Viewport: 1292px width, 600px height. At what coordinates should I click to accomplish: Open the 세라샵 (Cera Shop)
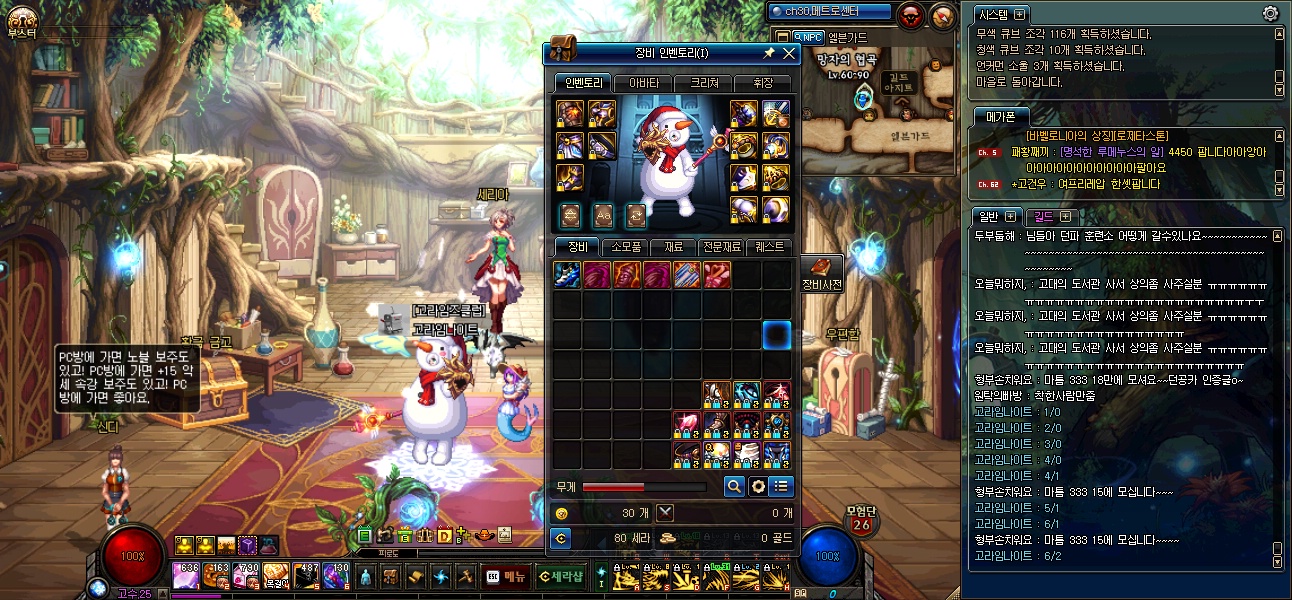click(560, 576)
